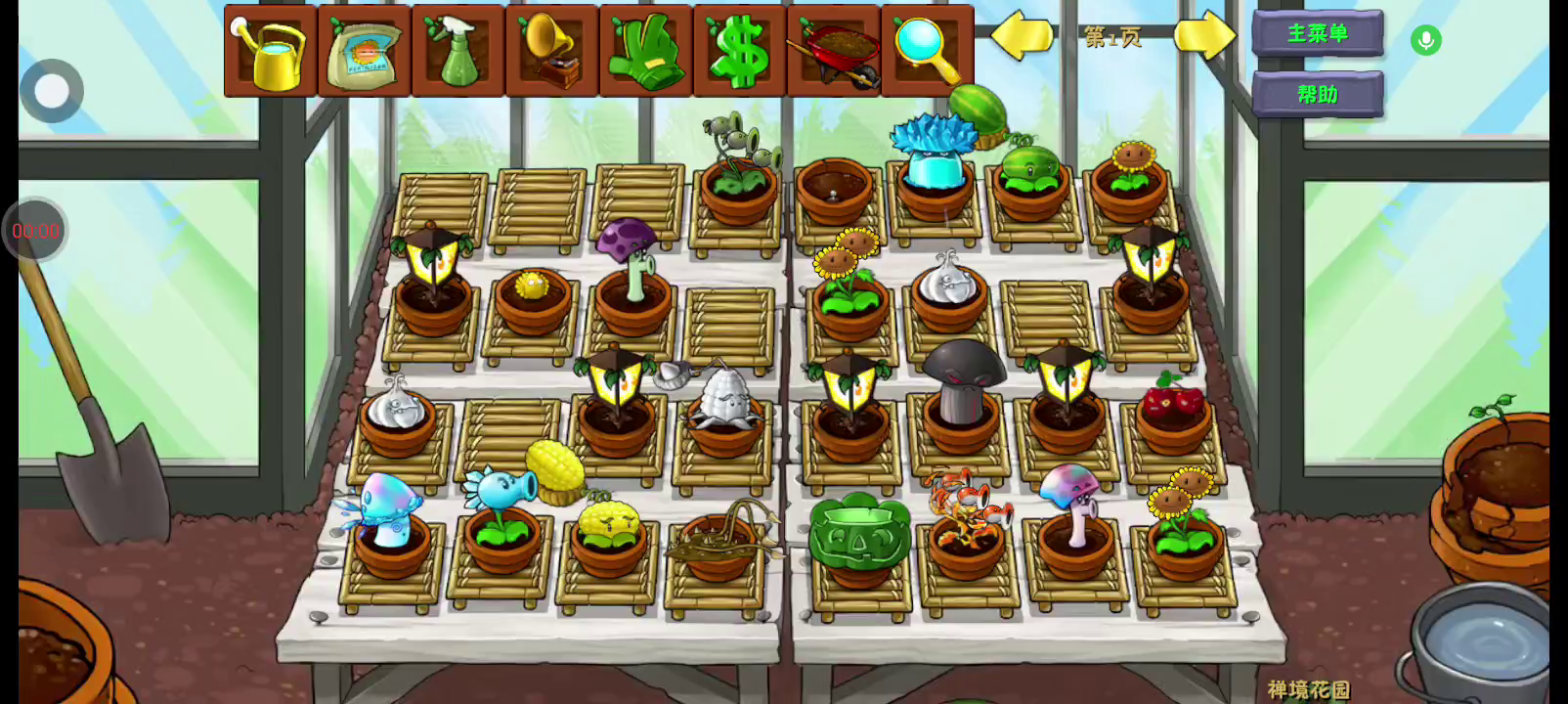
Task: Tap the floating assistive circle button
Action: coord(52,91)
